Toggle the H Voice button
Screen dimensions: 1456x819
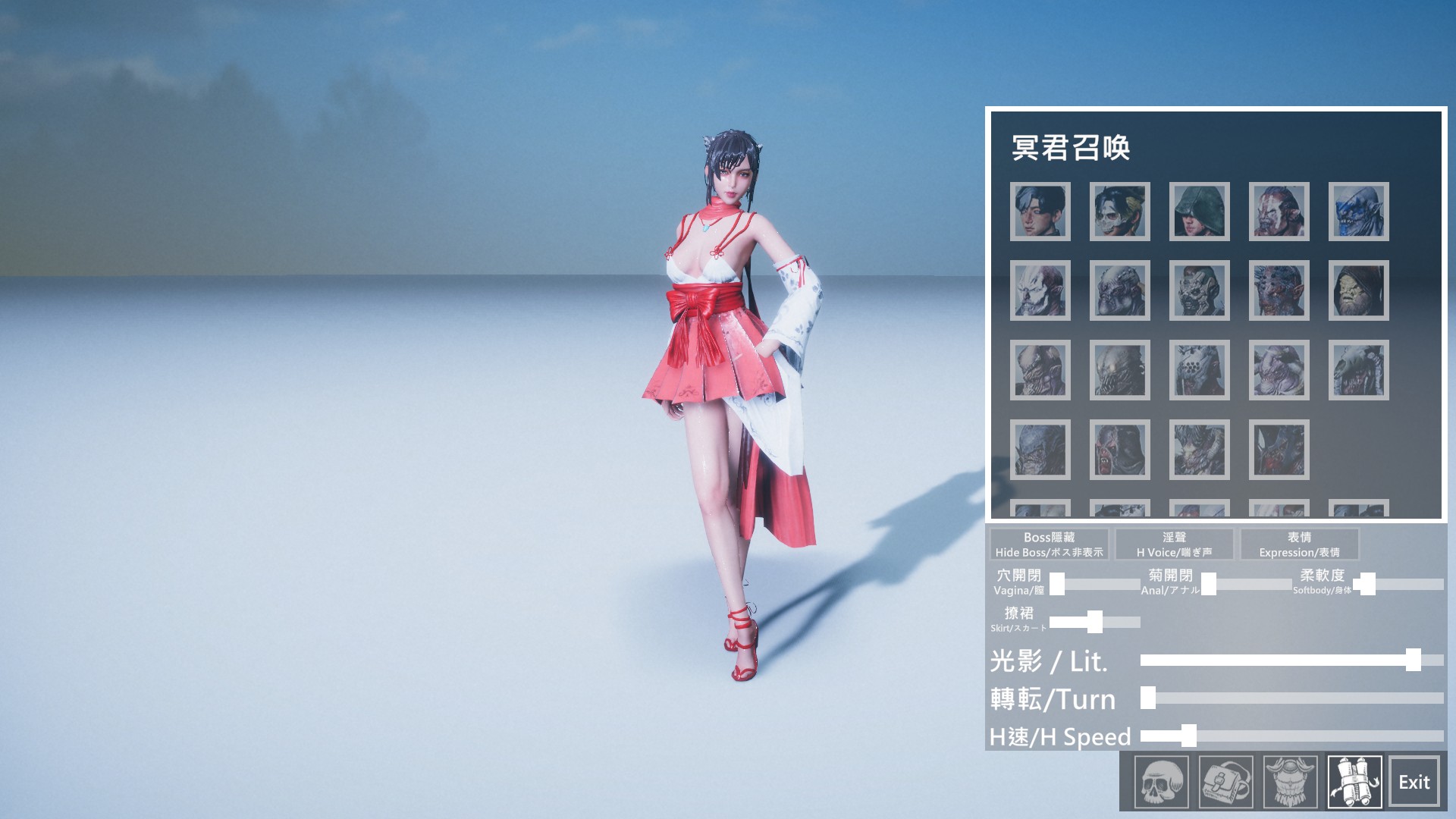pos(1174,544)
